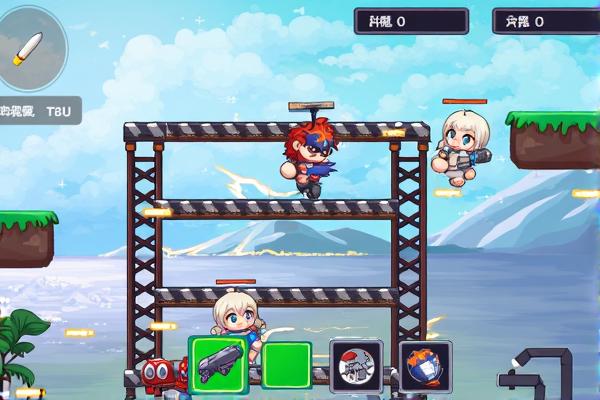The height and width of the screenshot is (400, 600).
Task: Select the red-and-white gadget item slot
Action: tap(356, 365)
